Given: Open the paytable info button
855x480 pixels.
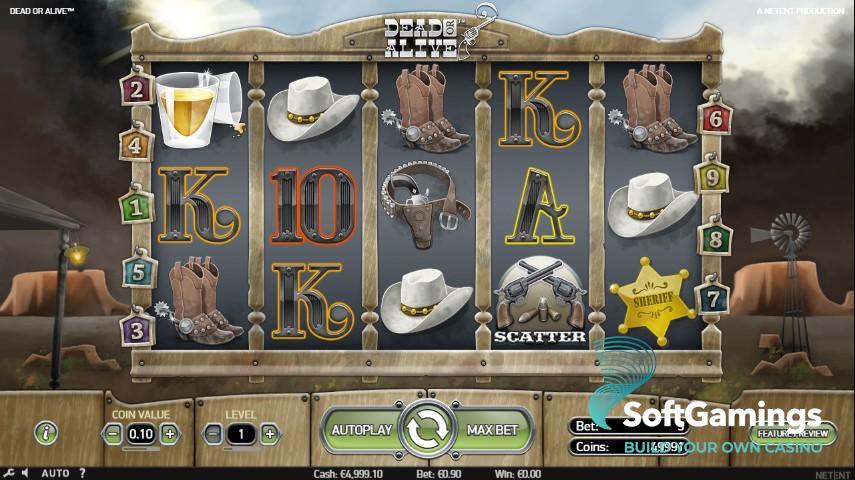Looking at the screenshot, I should point(46,433).
